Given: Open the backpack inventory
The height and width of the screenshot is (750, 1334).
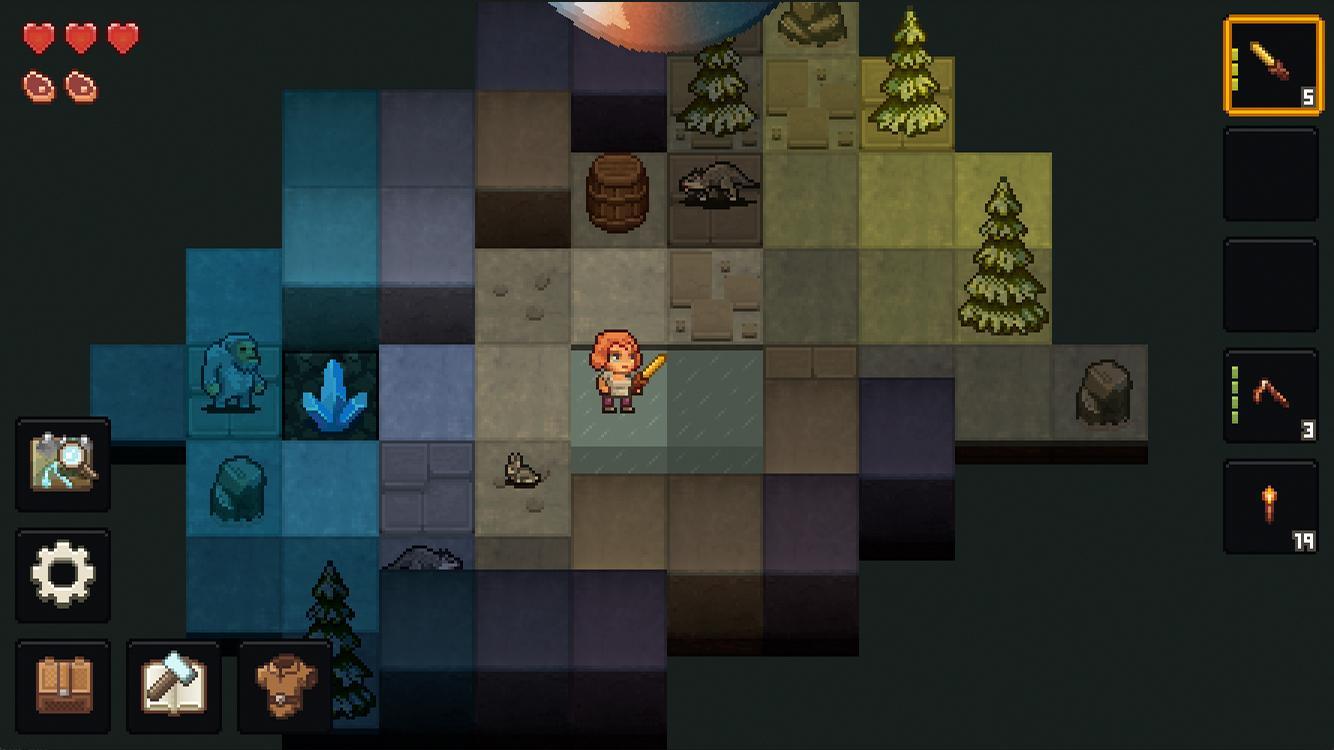Looking at the screenshot, I should 63,686.
